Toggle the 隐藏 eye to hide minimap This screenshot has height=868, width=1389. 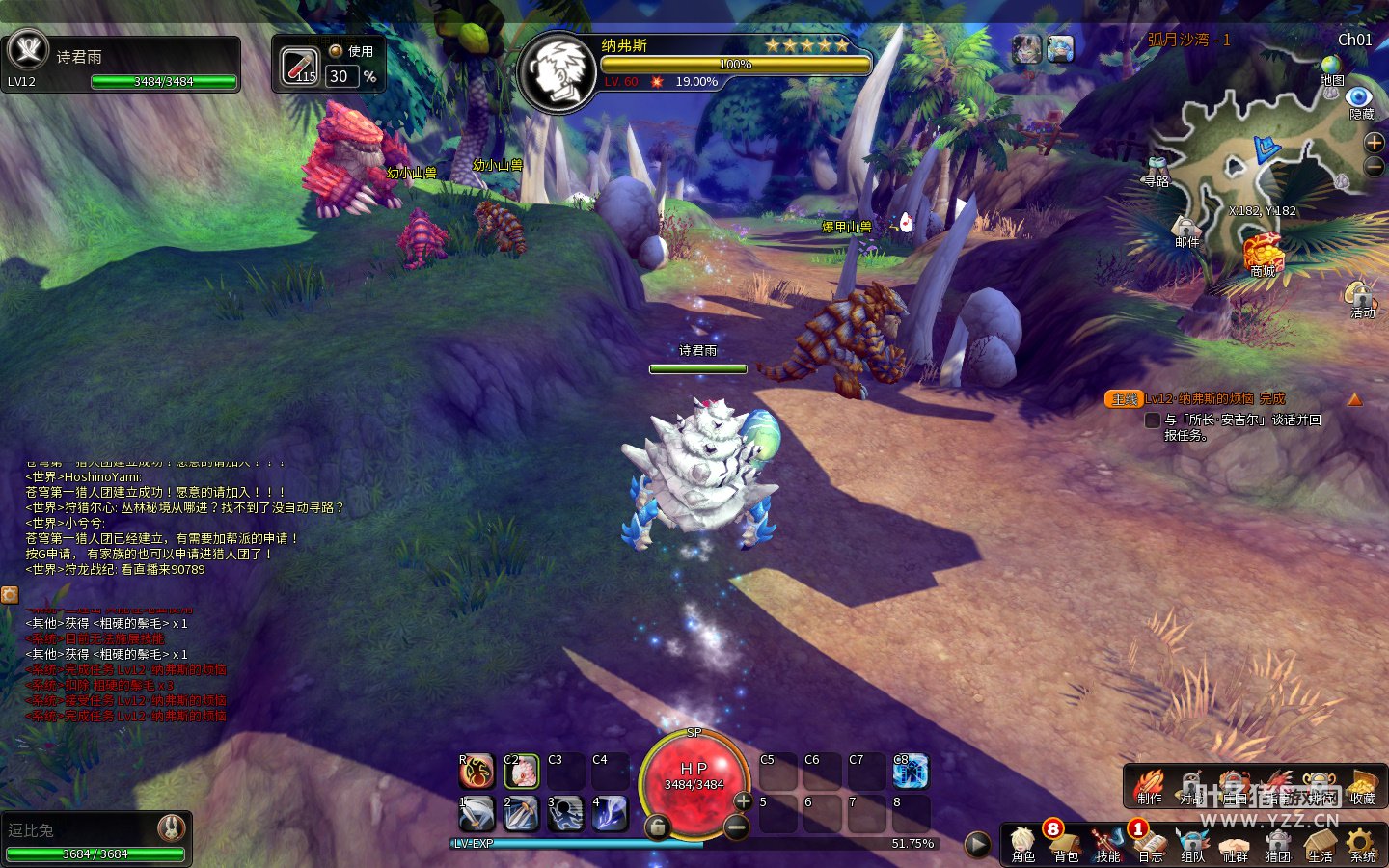click(x=1360, y=100)
